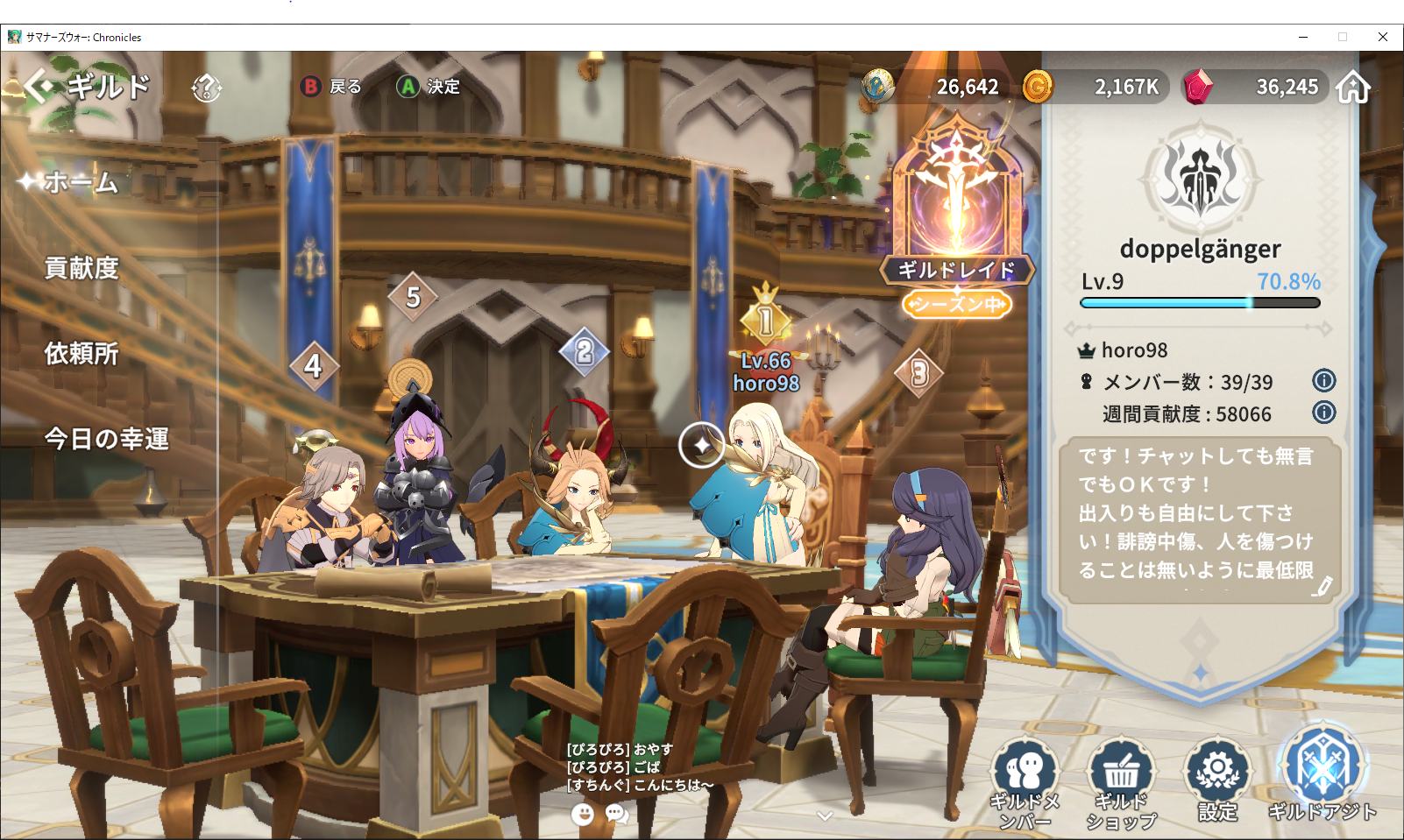Close the game window
1404x840 pixels.
1382,37
